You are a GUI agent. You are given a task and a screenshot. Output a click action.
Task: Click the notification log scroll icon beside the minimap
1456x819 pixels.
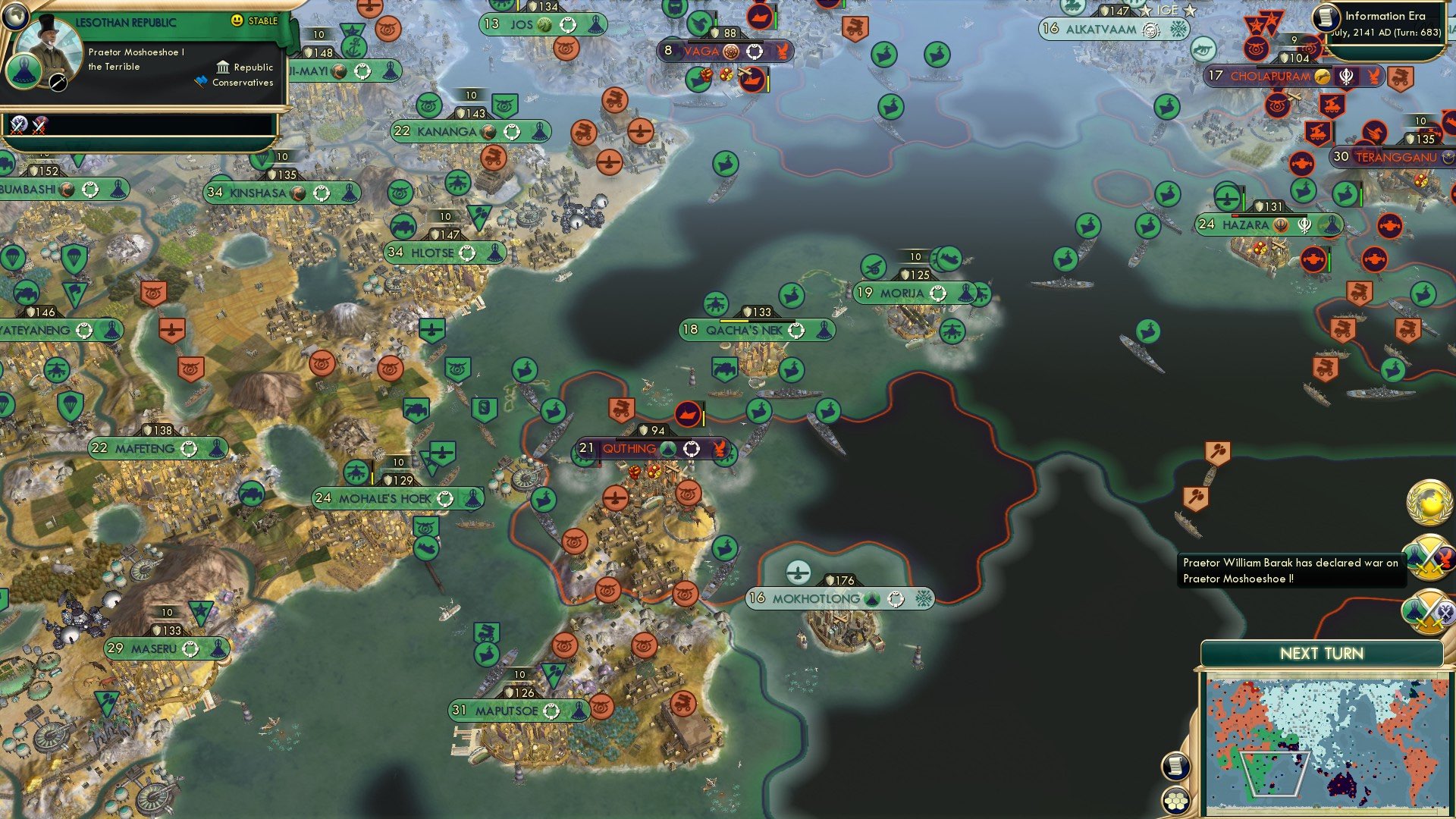click(1175, 766)
